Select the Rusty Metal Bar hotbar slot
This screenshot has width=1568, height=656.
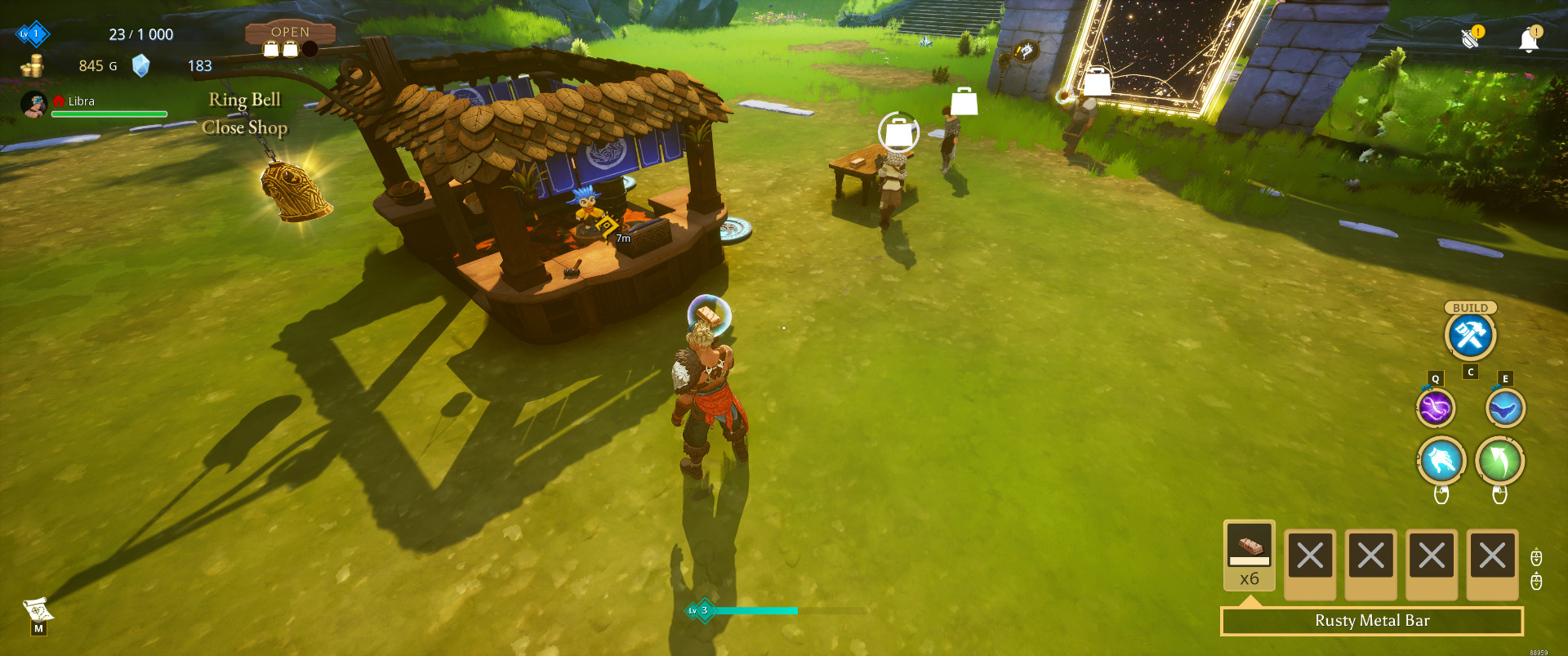click(x=1249, y=554)
